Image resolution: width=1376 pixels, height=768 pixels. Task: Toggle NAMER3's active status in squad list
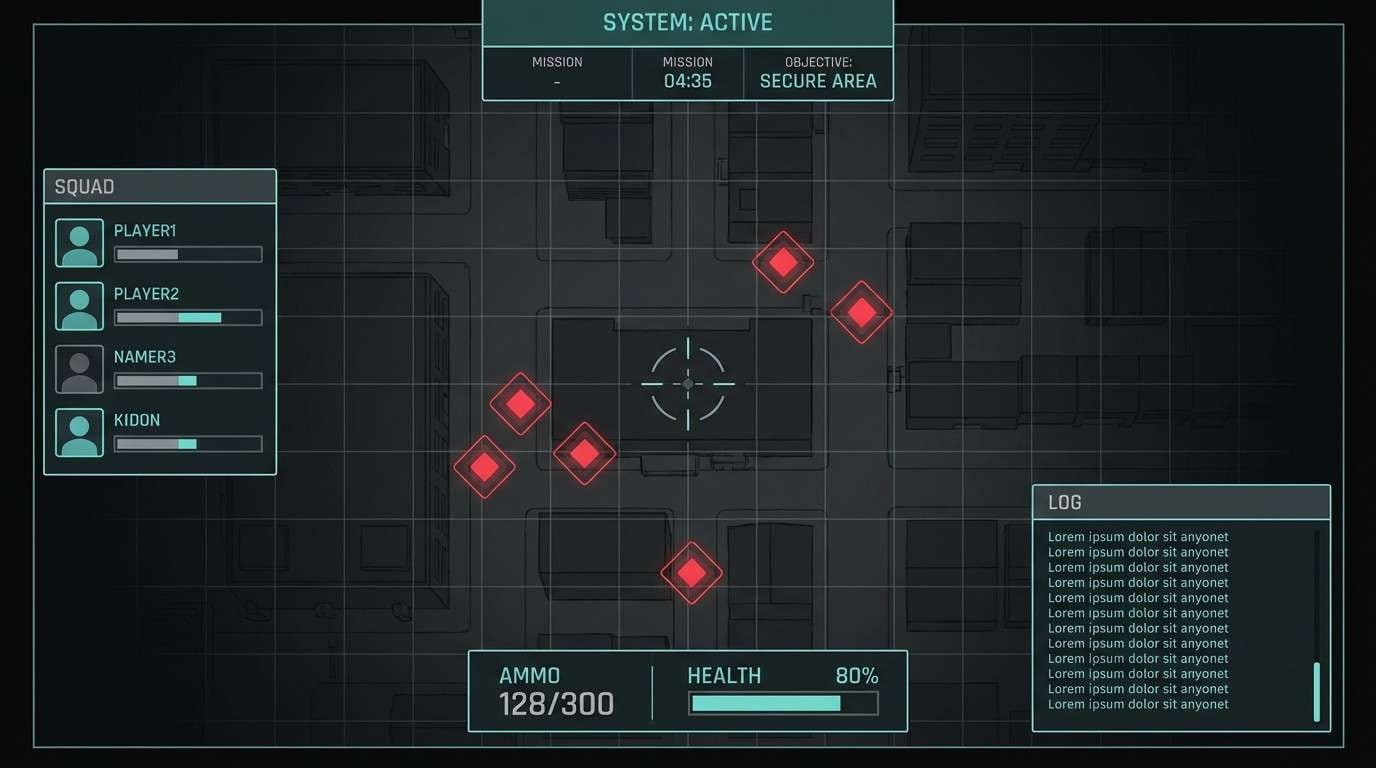[x=188, y=380]
